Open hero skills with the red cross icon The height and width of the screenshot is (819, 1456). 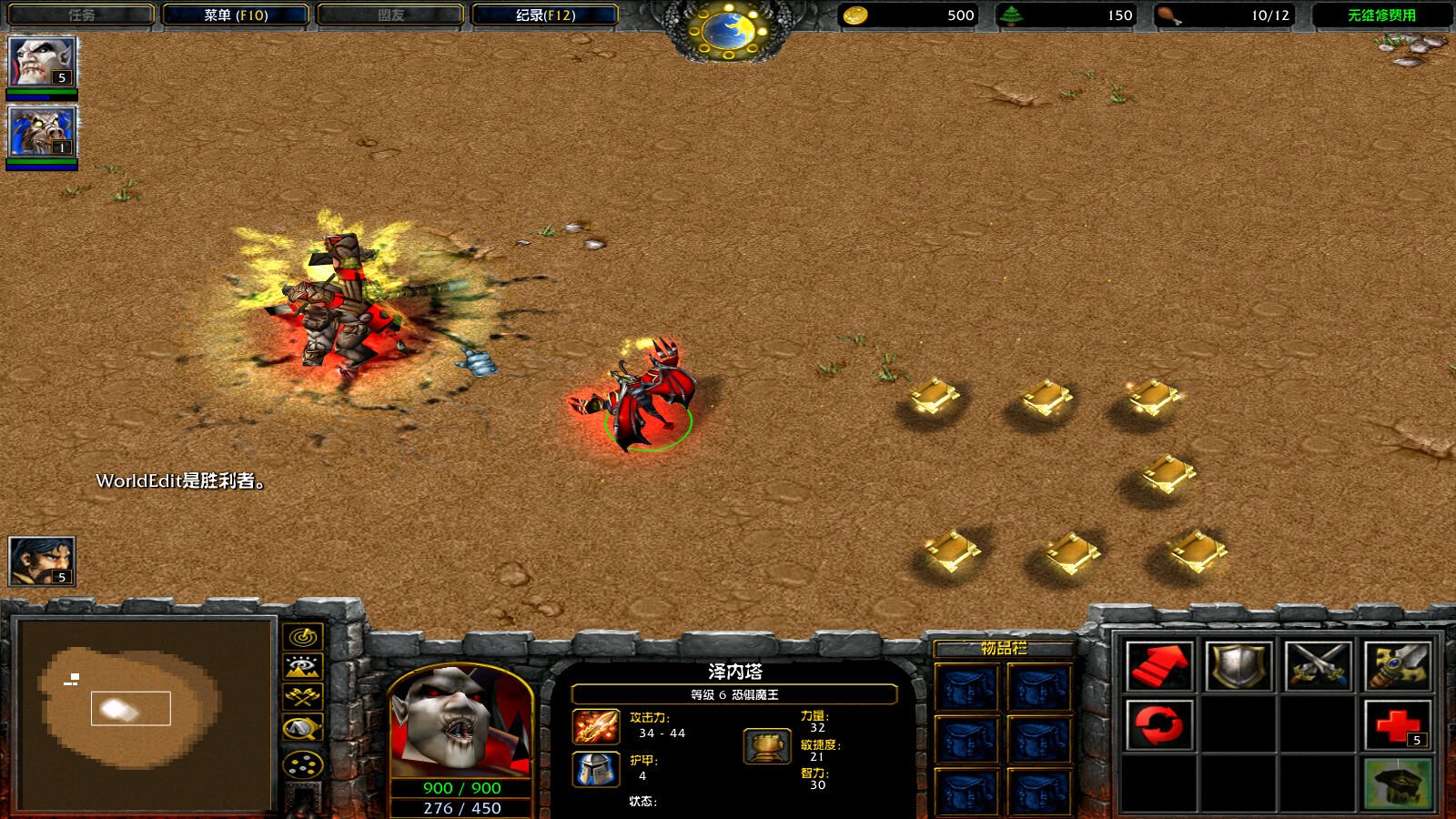pos(1397,725)
